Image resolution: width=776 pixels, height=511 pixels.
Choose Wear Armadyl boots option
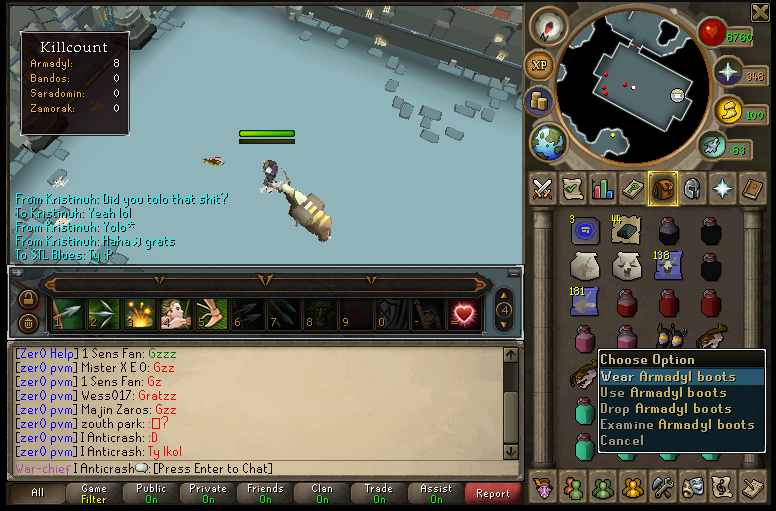(x=668, y=377)
